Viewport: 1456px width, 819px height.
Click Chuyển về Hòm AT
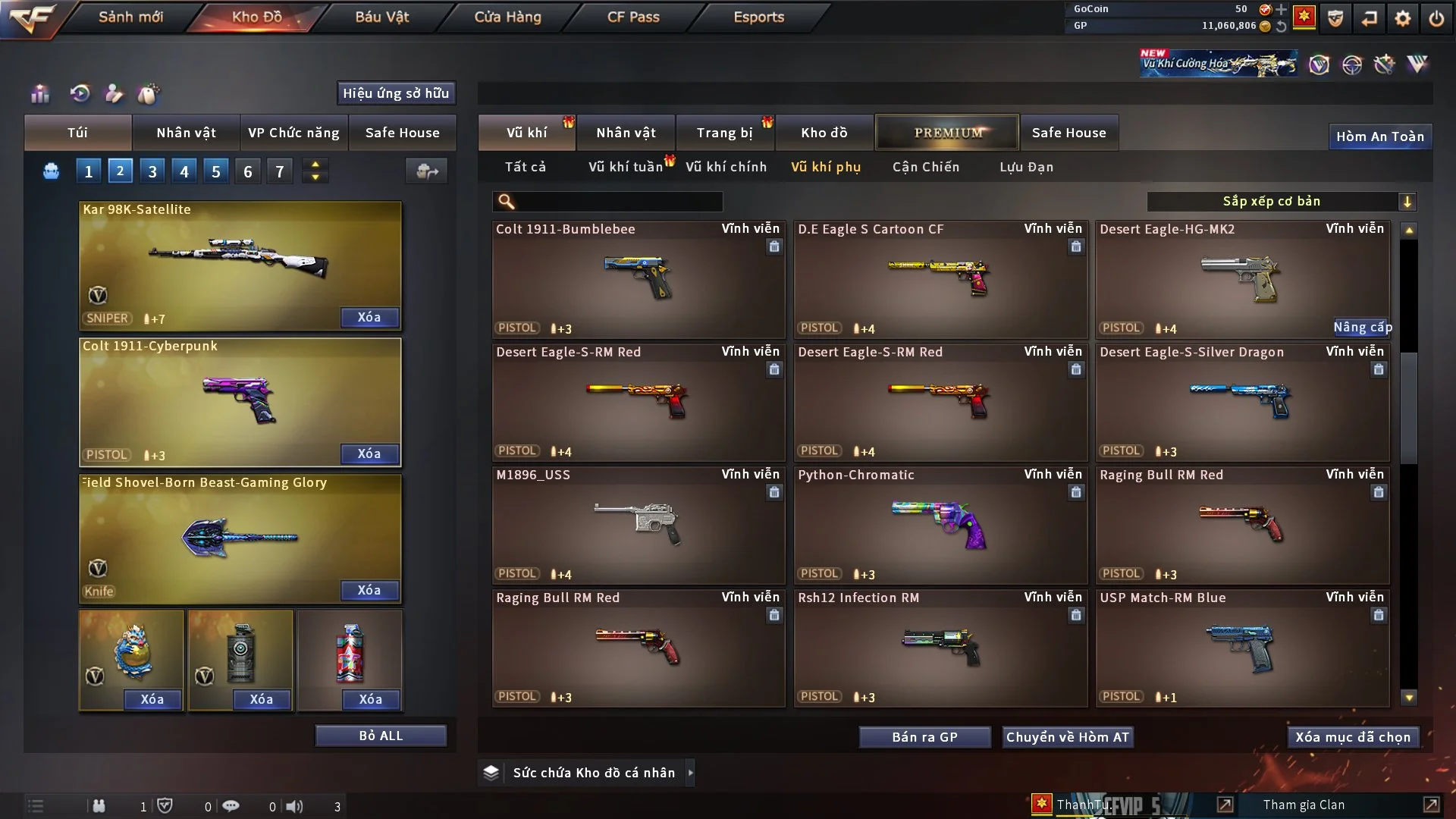(x=1068, y=737)
